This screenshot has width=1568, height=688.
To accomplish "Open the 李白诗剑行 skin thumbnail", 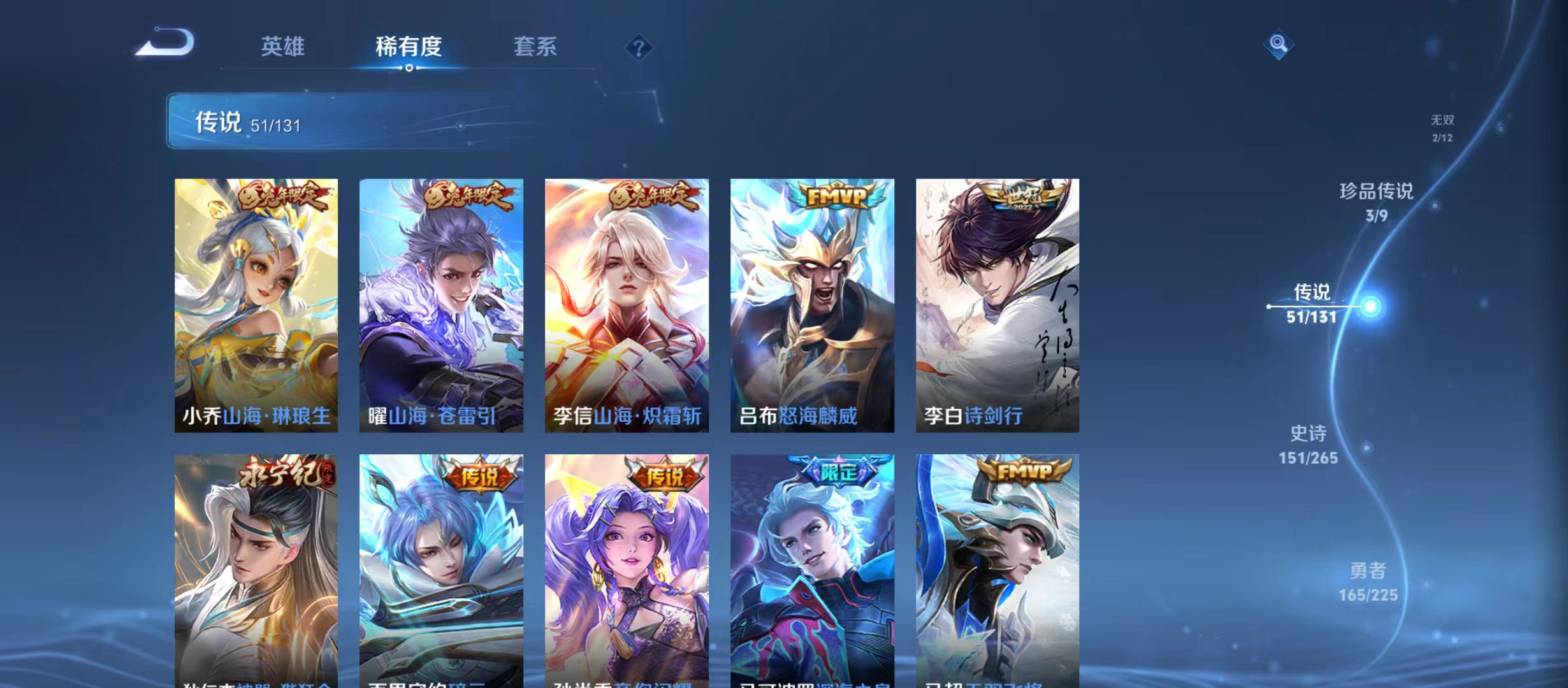I will pos(997,306).
